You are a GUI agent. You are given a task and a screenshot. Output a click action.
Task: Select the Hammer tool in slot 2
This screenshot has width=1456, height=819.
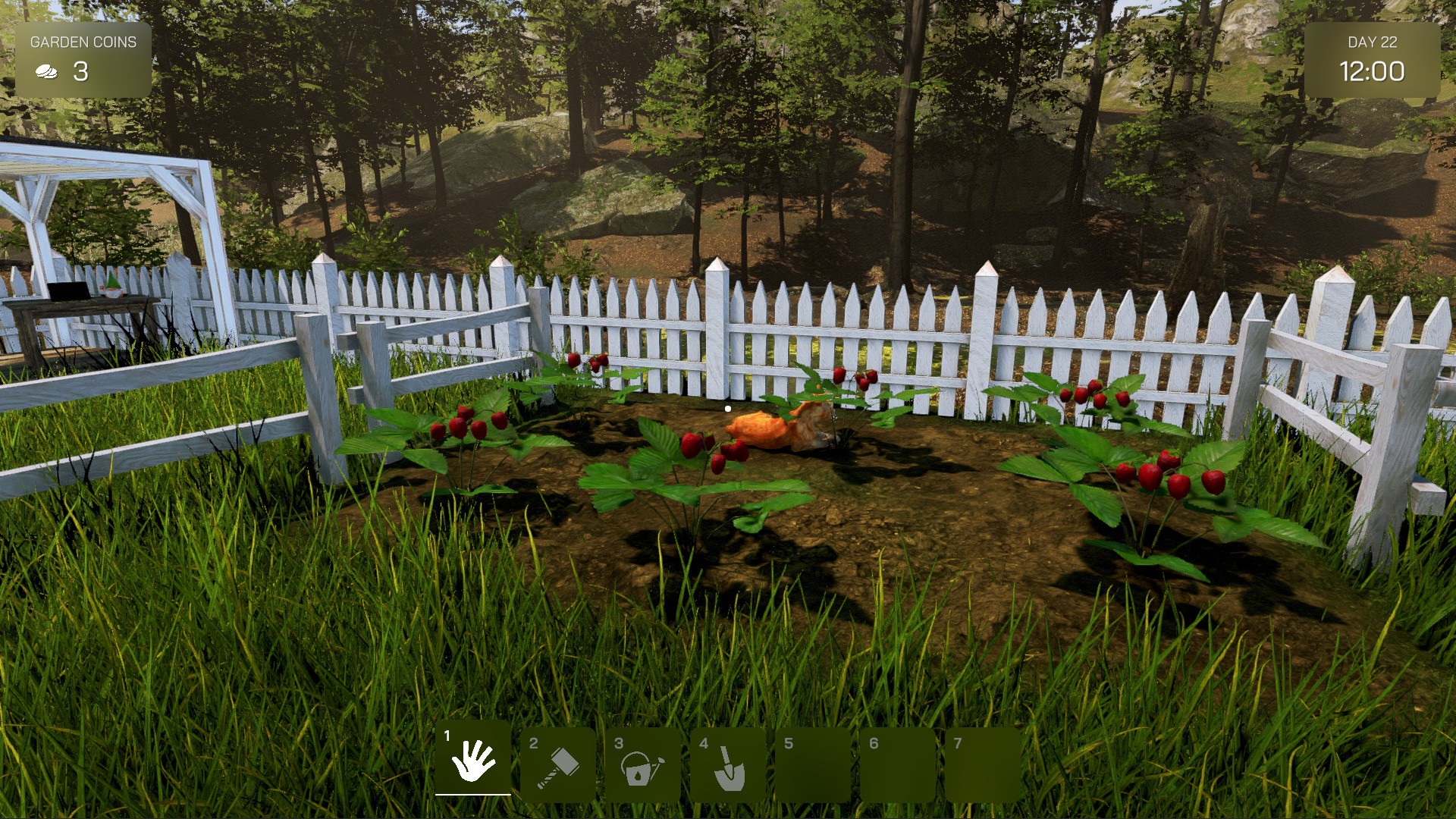click(x=557, y=764)
